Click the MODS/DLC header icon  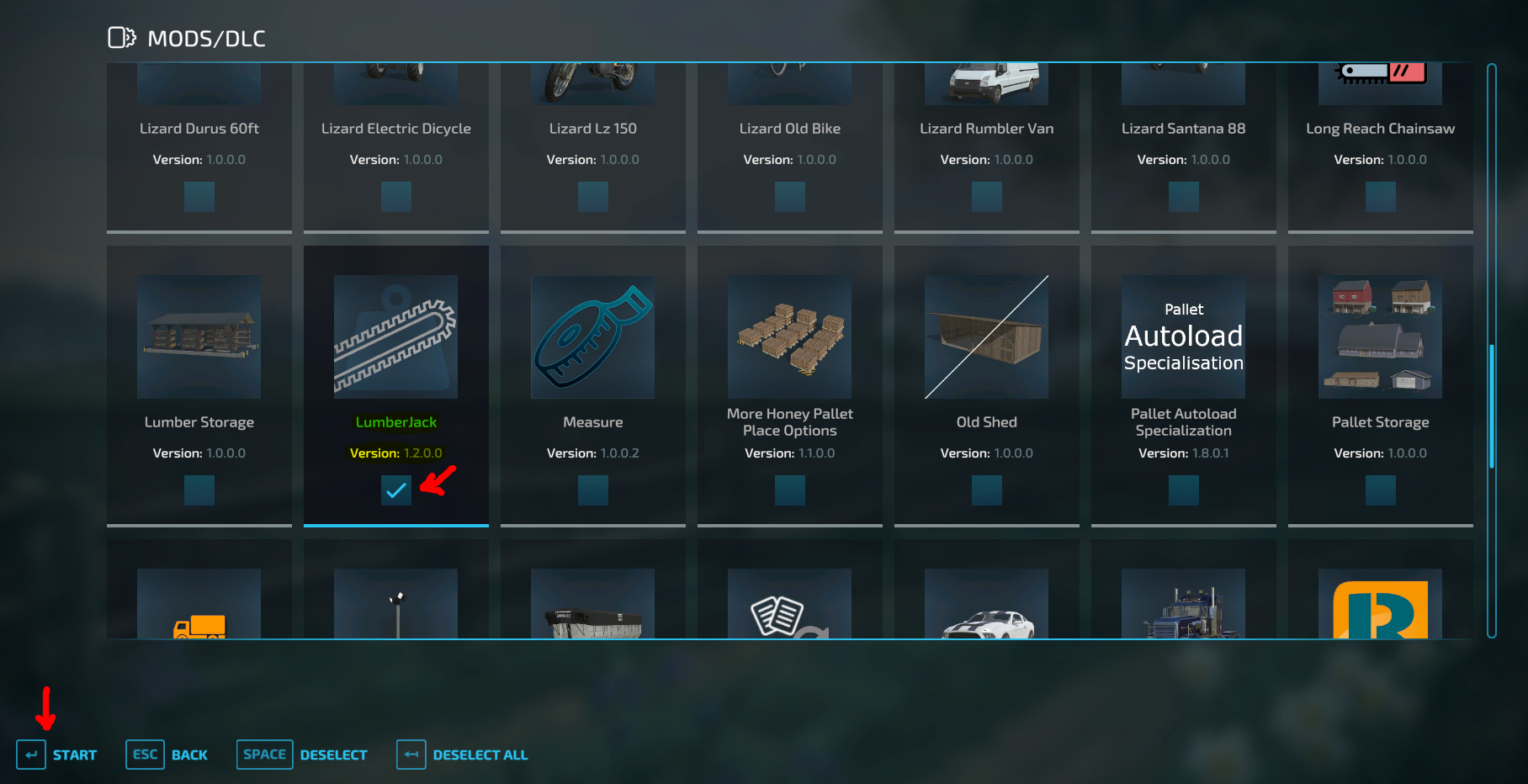[122, 37]
